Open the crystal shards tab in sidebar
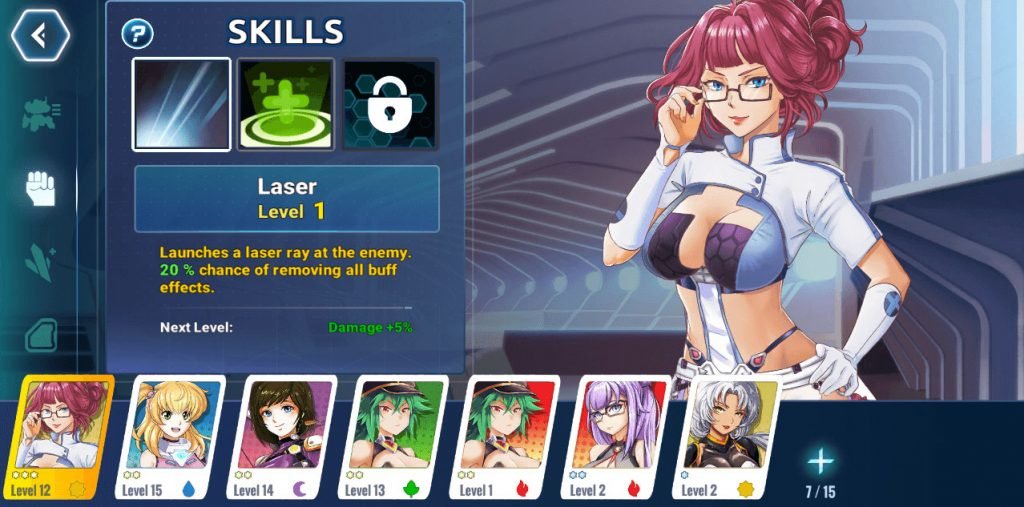 (40, 261)
